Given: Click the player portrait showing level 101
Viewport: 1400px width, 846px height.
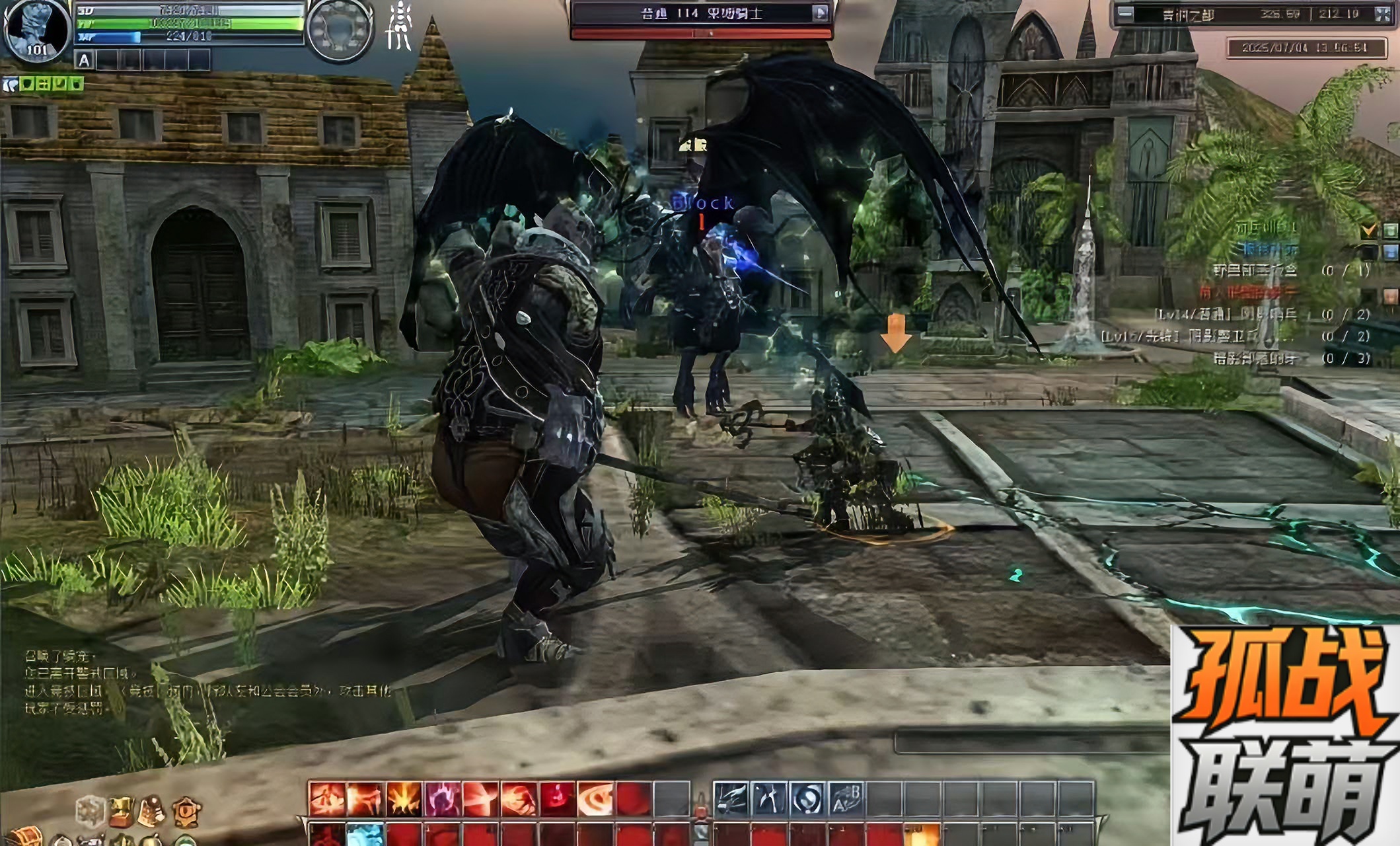Looking at the screenshot, I should coord(36,30).
